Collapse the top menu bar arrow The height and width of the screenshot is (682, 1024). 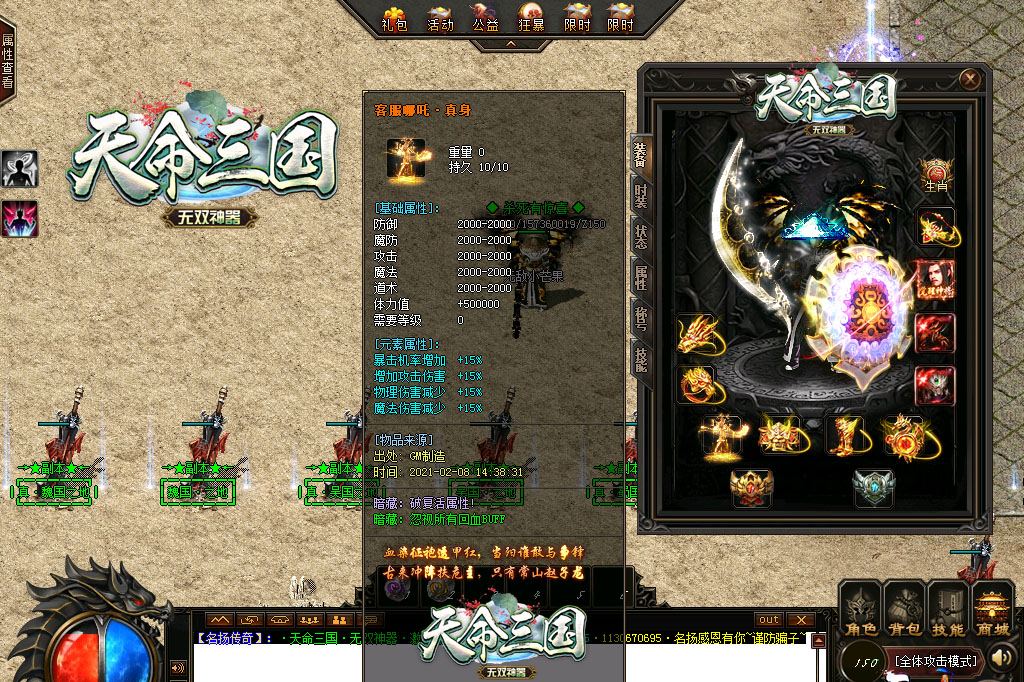coord(511,44)
